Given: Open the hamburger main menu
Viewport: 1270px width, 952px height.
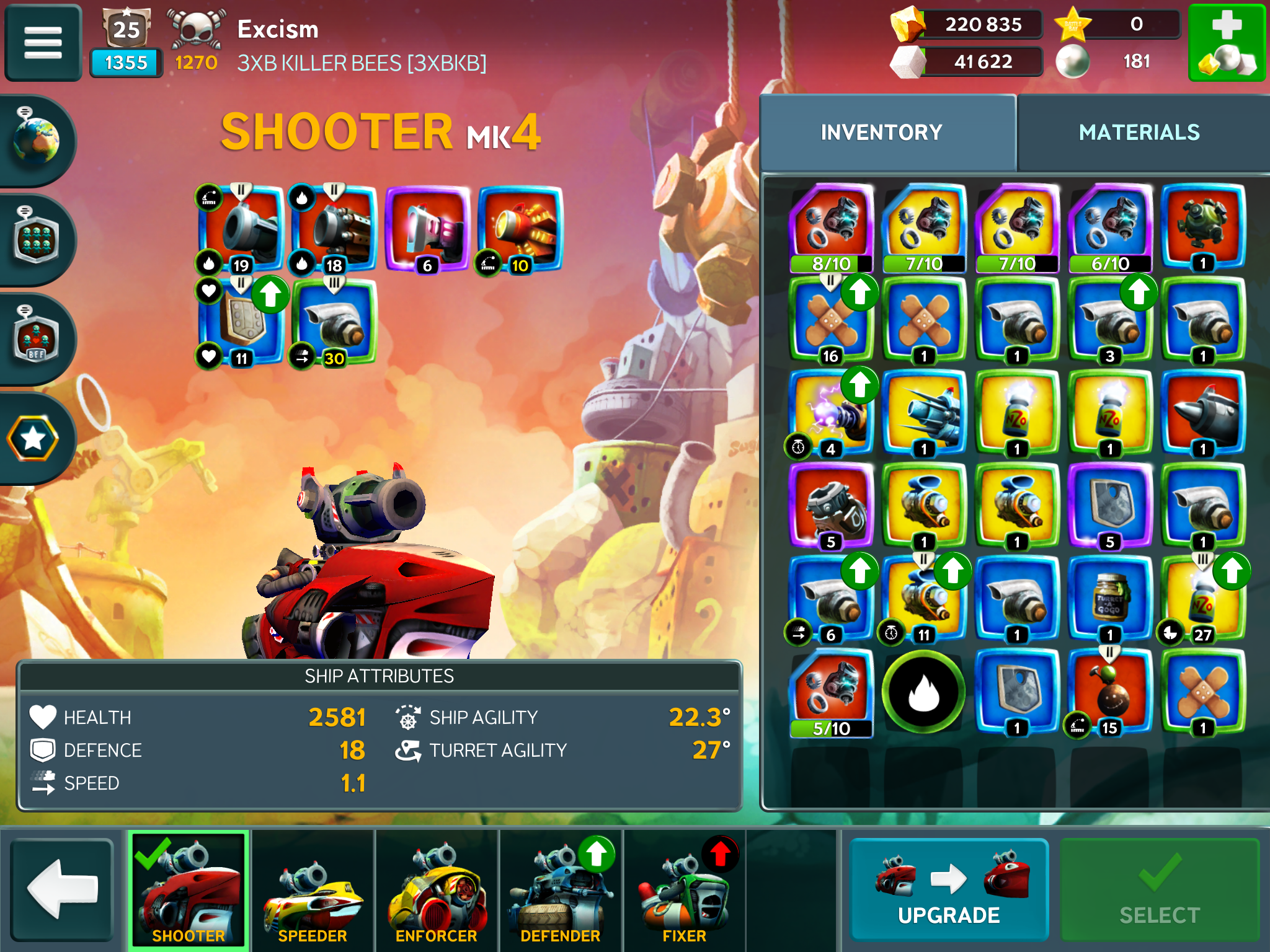Looking at the screenshot, I should click(43, 43).
